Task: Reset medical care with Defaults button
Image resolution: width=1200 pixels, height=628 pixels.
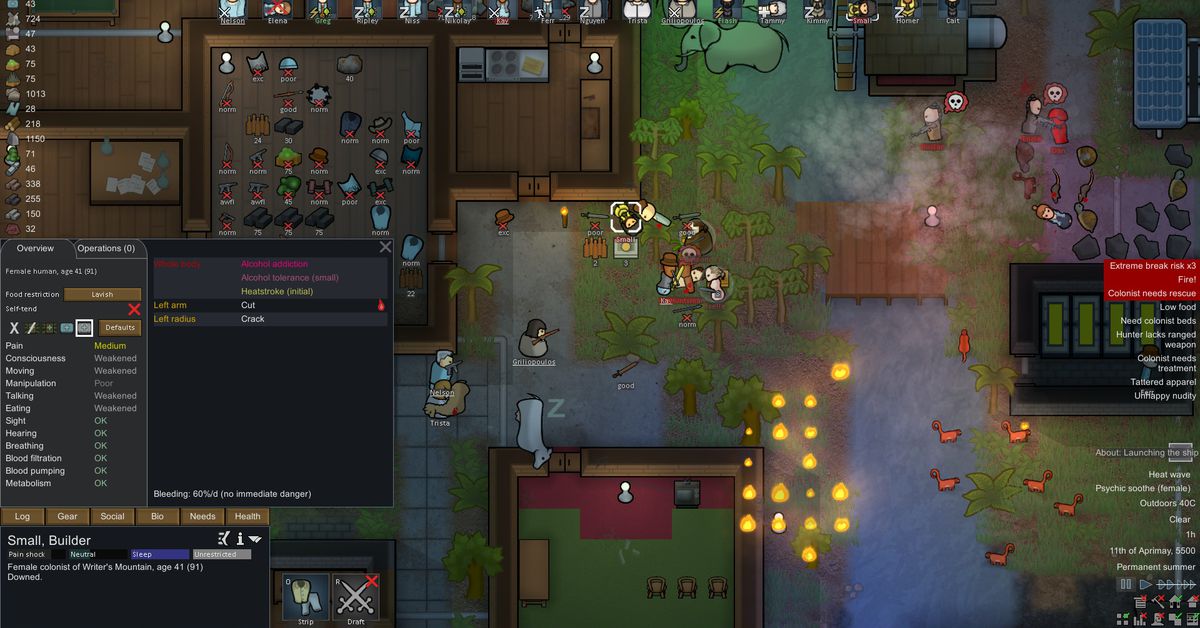Action: pos(120,327)
